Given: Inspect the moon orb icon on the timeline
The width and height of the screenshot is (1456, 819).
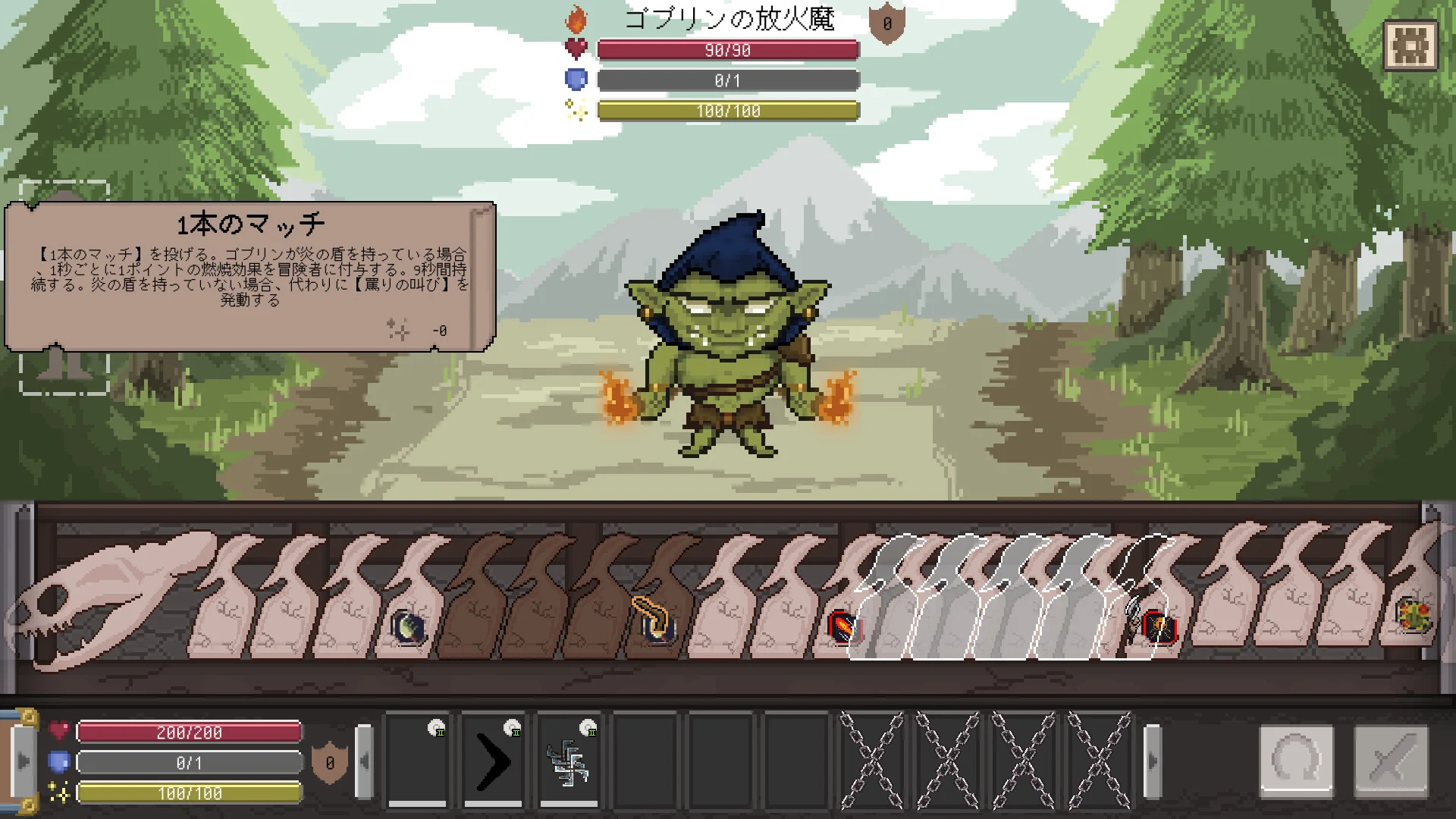Looking at the screenshot, I should (408, 627).
